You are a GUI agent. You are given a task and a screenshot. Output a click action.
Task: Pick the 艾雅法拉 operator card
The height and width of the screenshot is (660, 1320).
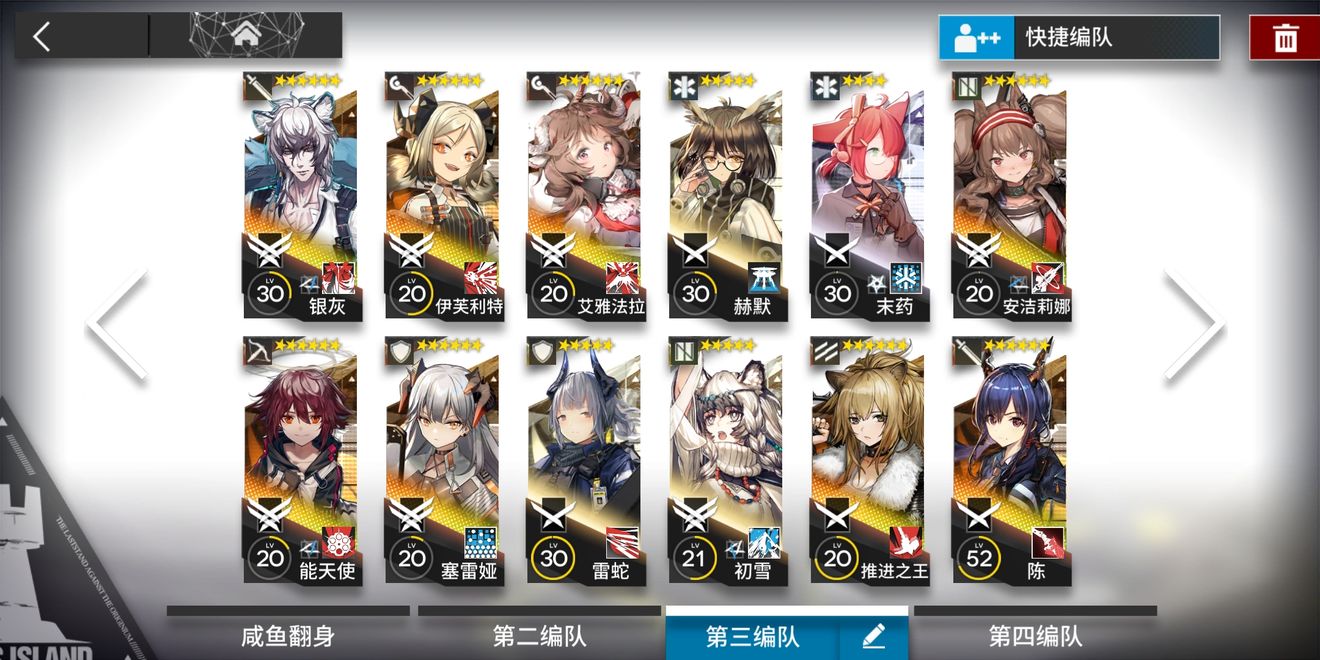click(x=585, y=195)
